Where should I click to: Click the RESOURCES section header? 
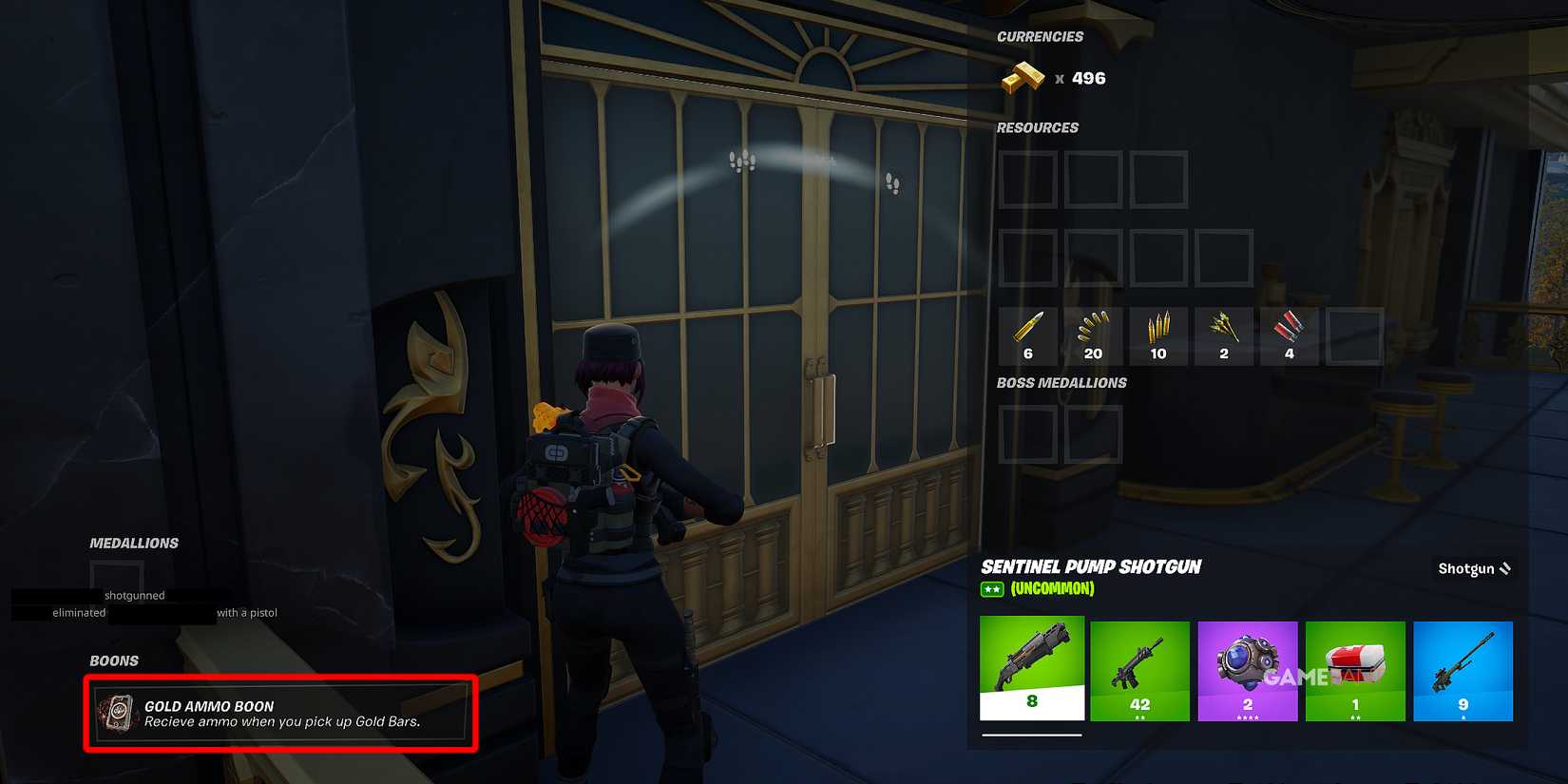[x=1037, y=127]
